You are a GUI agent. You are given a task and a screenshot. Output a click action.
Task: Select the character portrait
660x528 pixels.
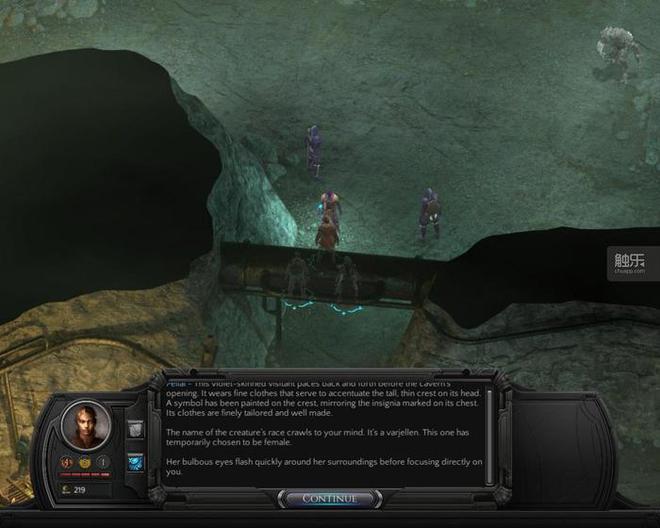coord(85,424)
